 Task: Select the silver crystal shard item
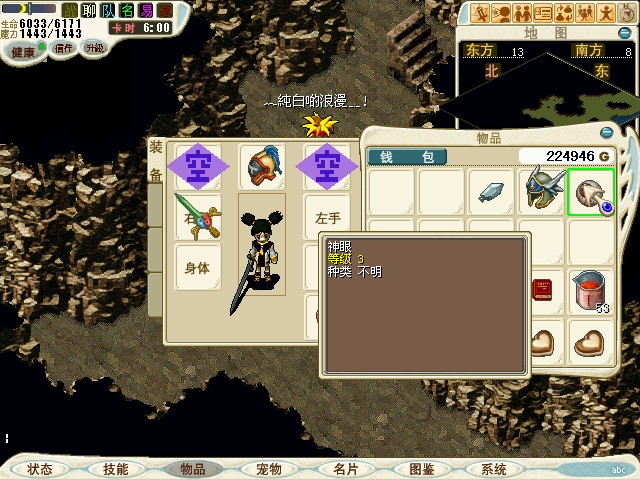pyautogui.click(x=492, y=191)
